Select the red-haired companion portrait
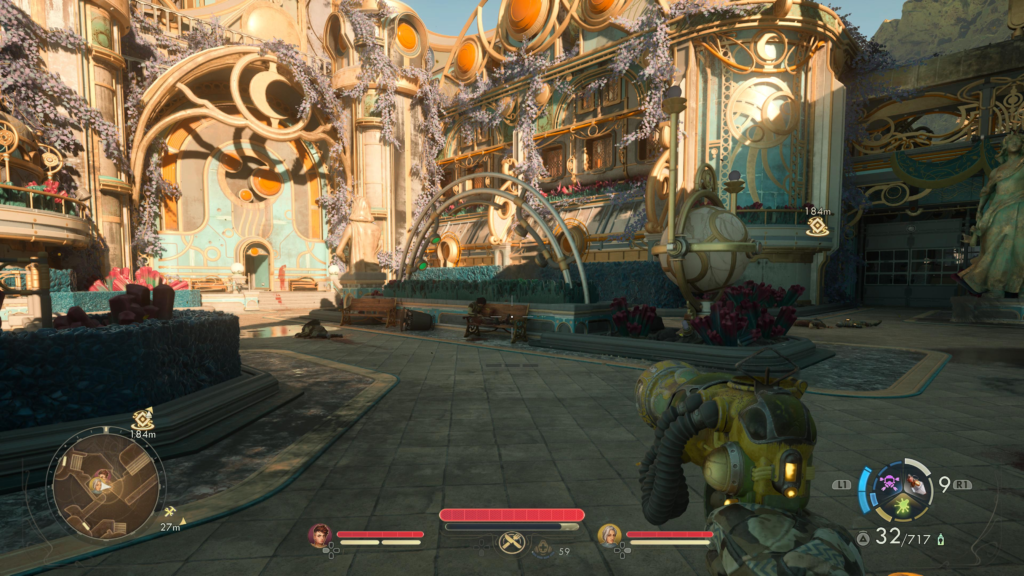The image size is (1024, 576). pyautogui.click(x=320, y=535)
